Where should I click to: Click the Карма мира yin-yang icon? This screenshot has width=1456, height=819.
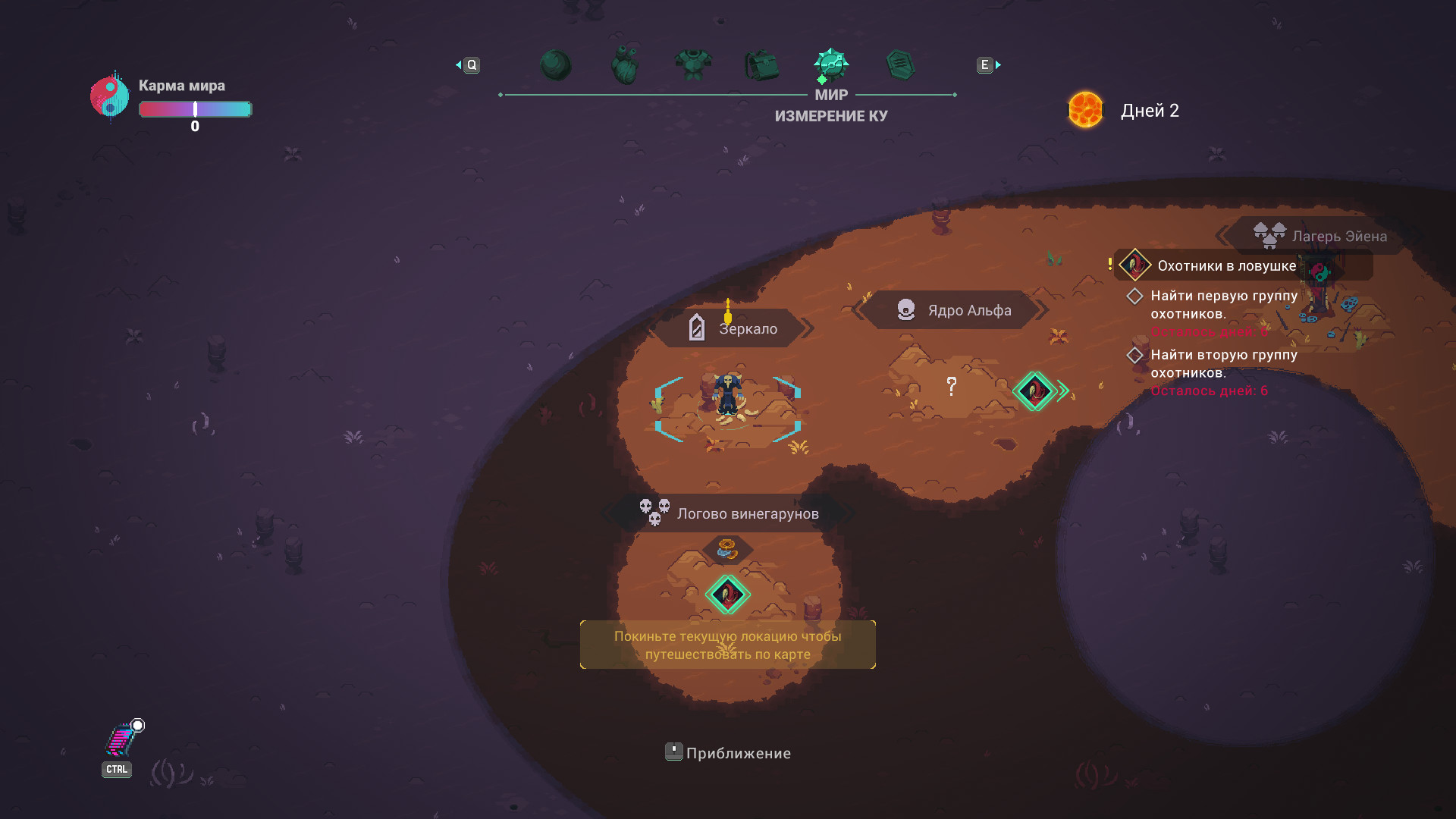(x=110, y=97)
